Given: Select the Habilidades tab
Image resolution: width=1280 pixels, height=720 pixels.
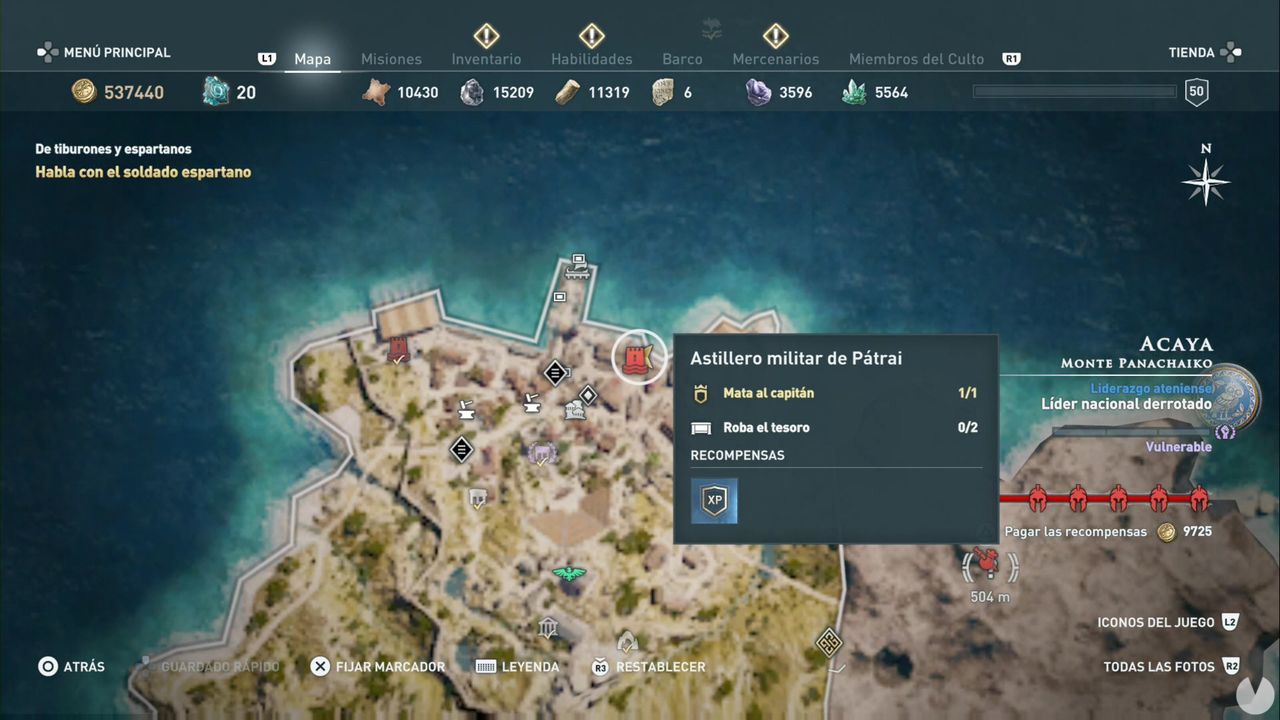Looking at the screenshot, I should click(592, 59).
